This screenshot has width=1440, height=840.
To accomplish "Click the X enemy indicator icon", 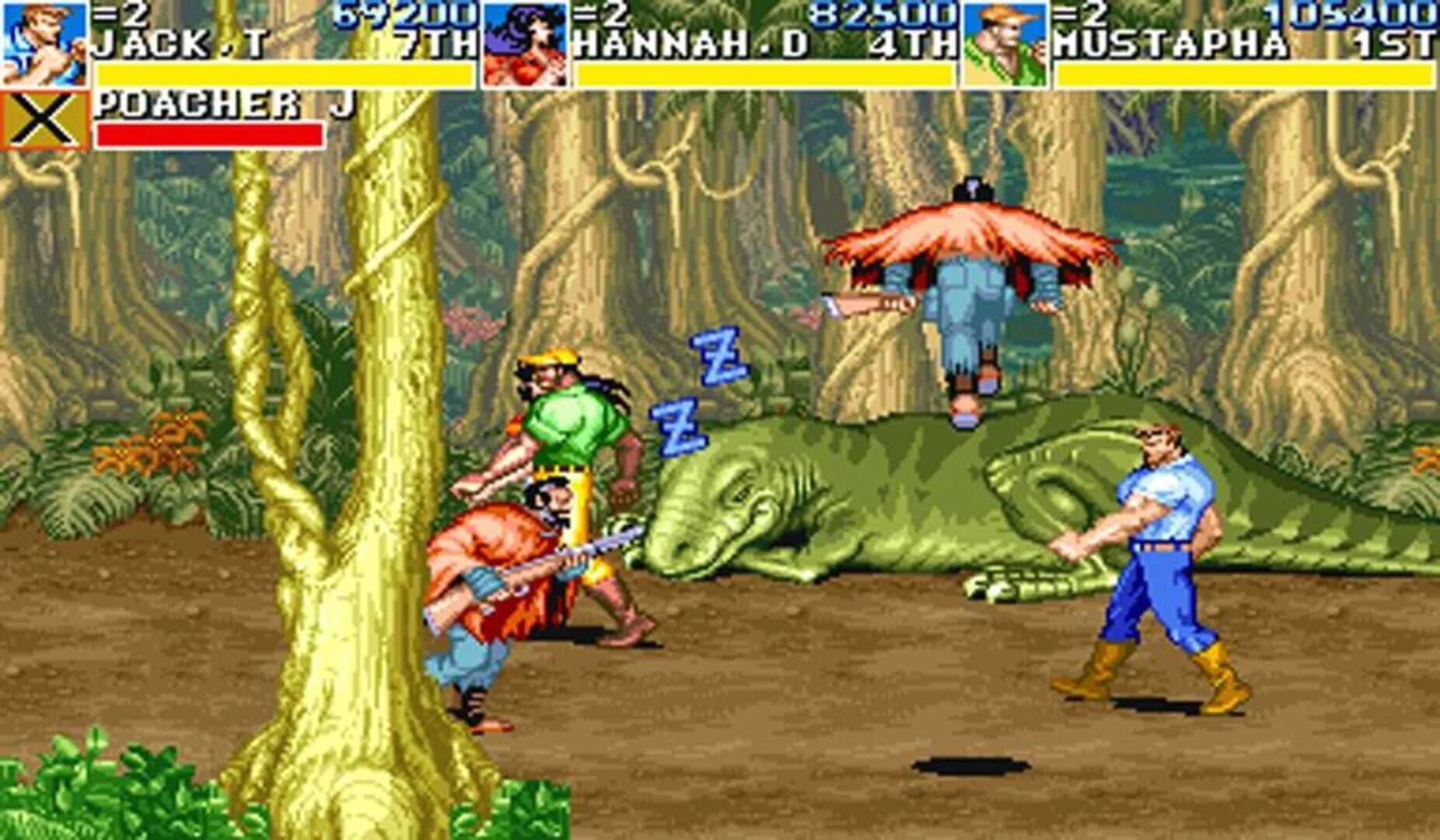I will tap(43, 117).
